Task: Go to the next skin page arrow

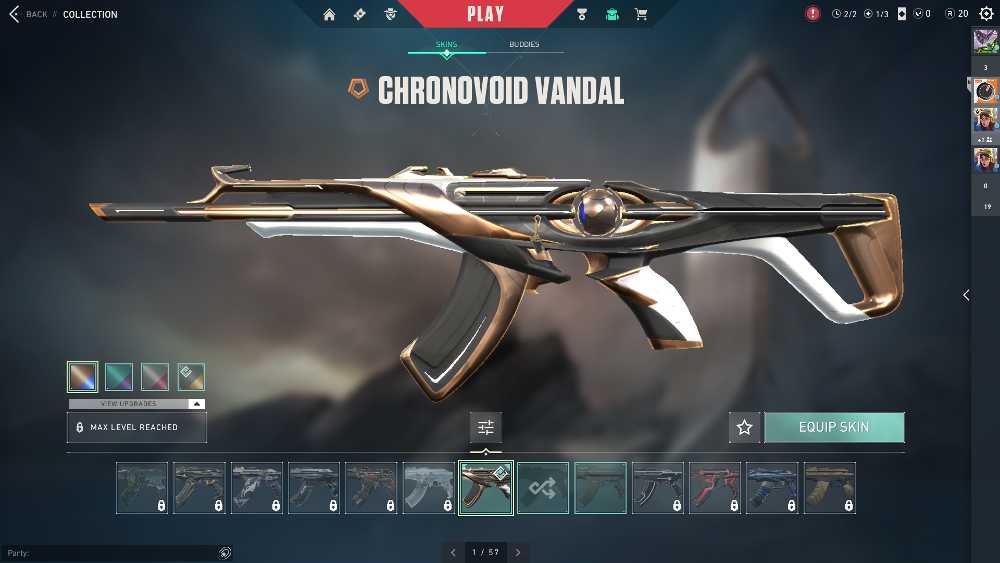Action: coord(518,552)
